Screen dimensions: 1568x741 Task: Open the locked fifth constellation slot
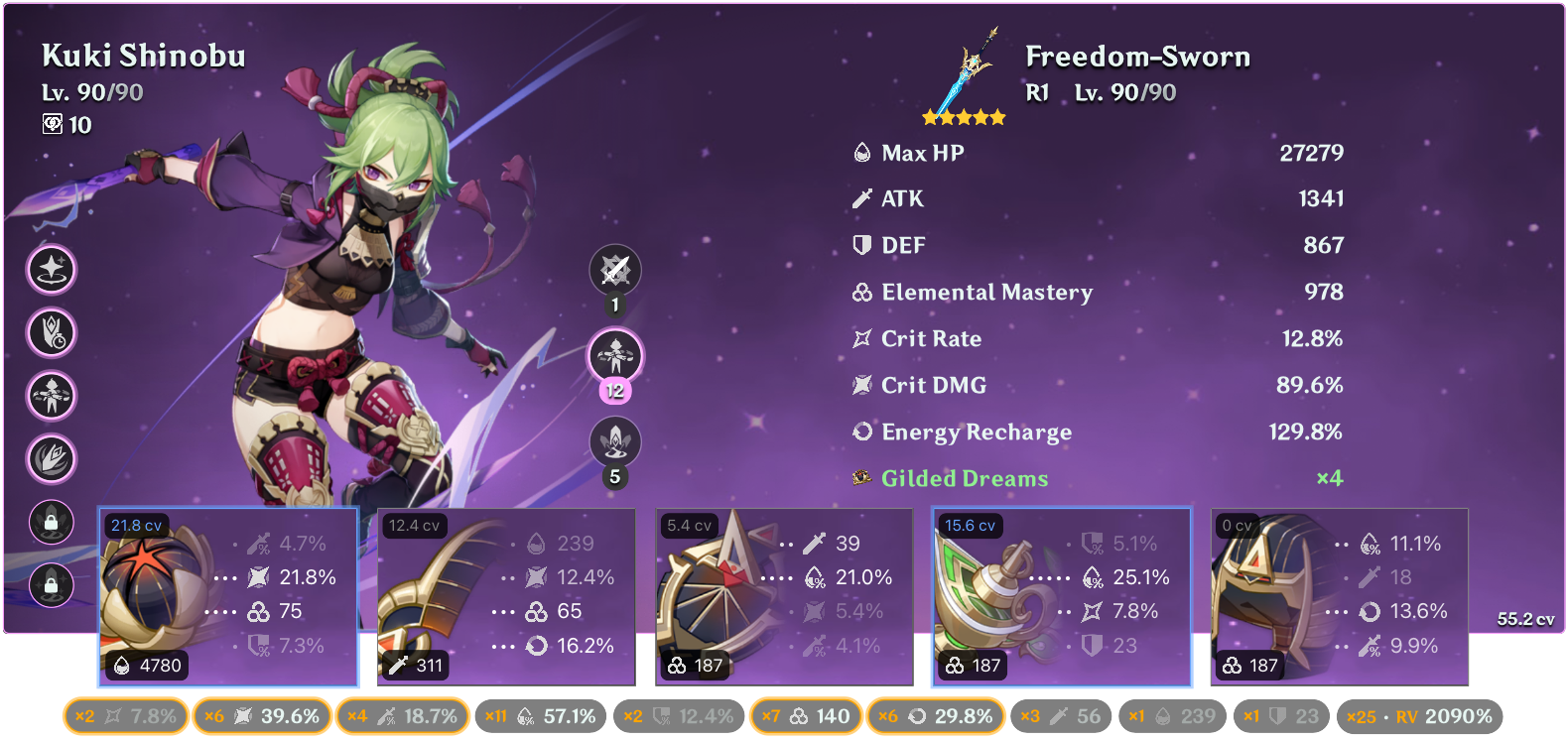click(52, 523)
